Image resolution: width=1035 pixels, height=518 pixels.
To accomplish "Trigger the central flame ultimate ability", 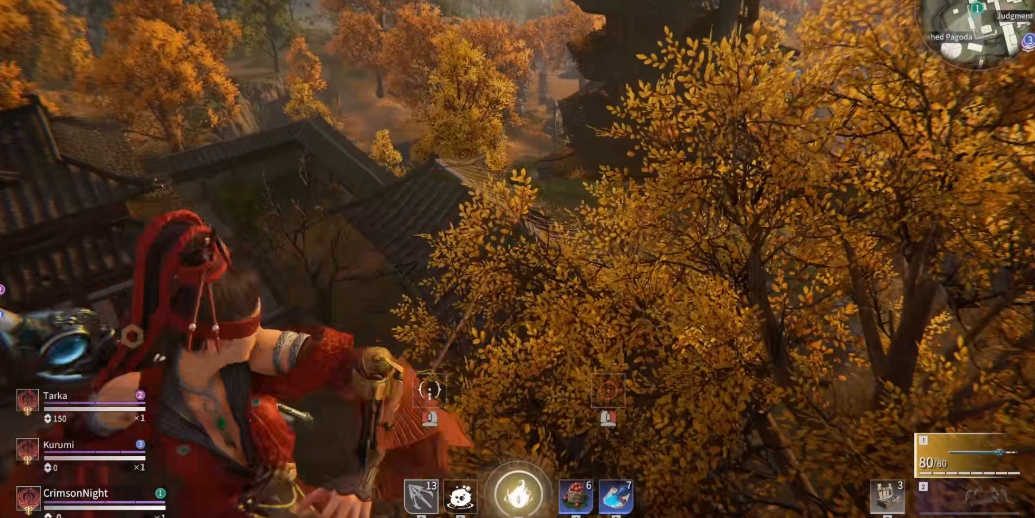I will (x=518, y=492).
